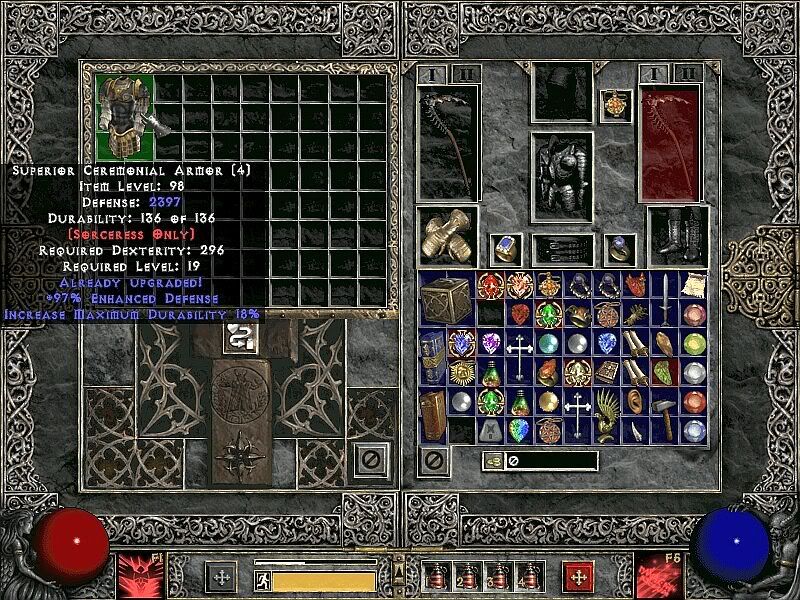Pick up the short sword in inventory
Screen dimensions: 800x600
666,299
